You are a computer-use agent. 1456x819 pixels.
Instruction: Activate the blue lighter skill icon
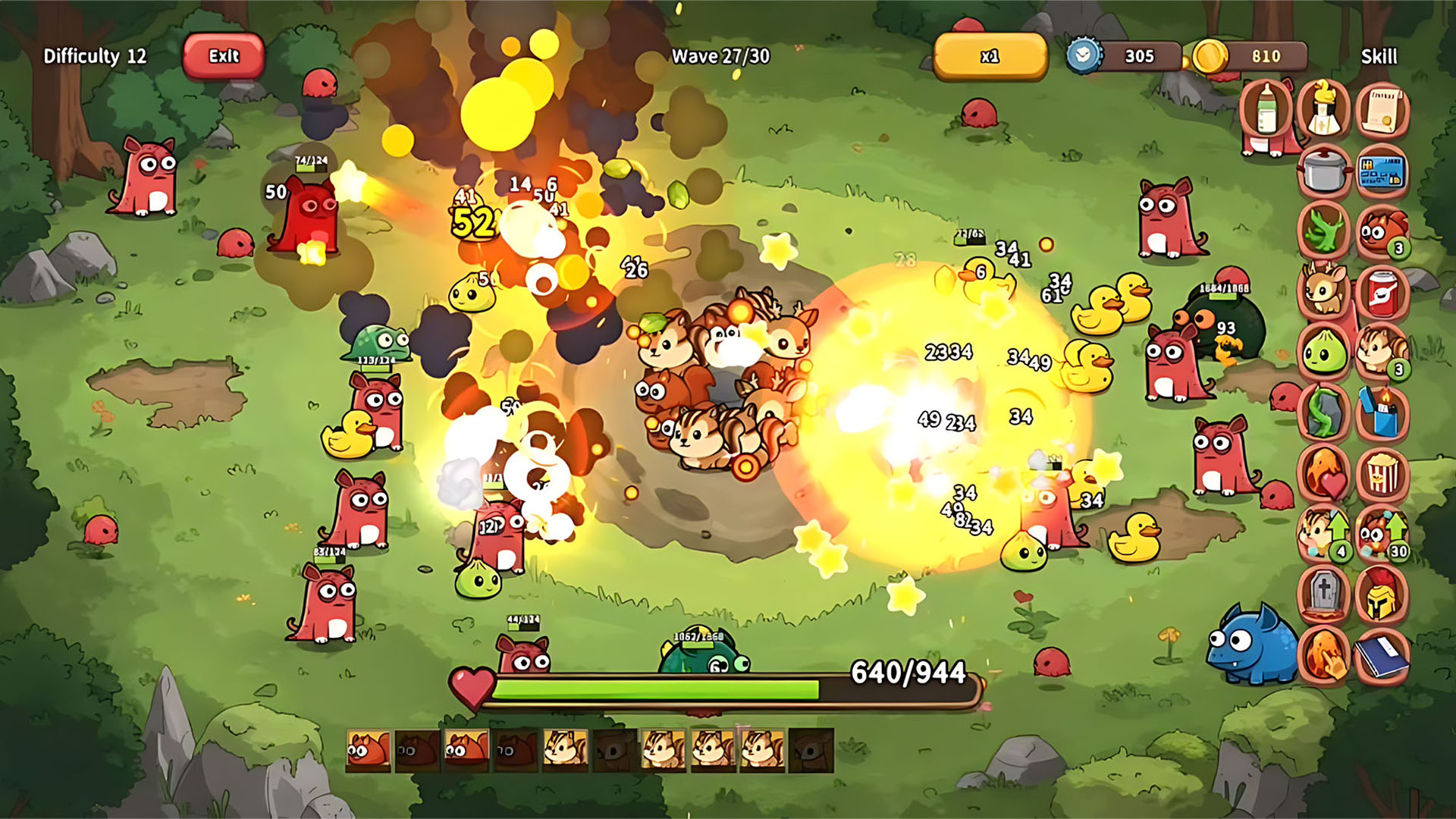pos(1382,413)
